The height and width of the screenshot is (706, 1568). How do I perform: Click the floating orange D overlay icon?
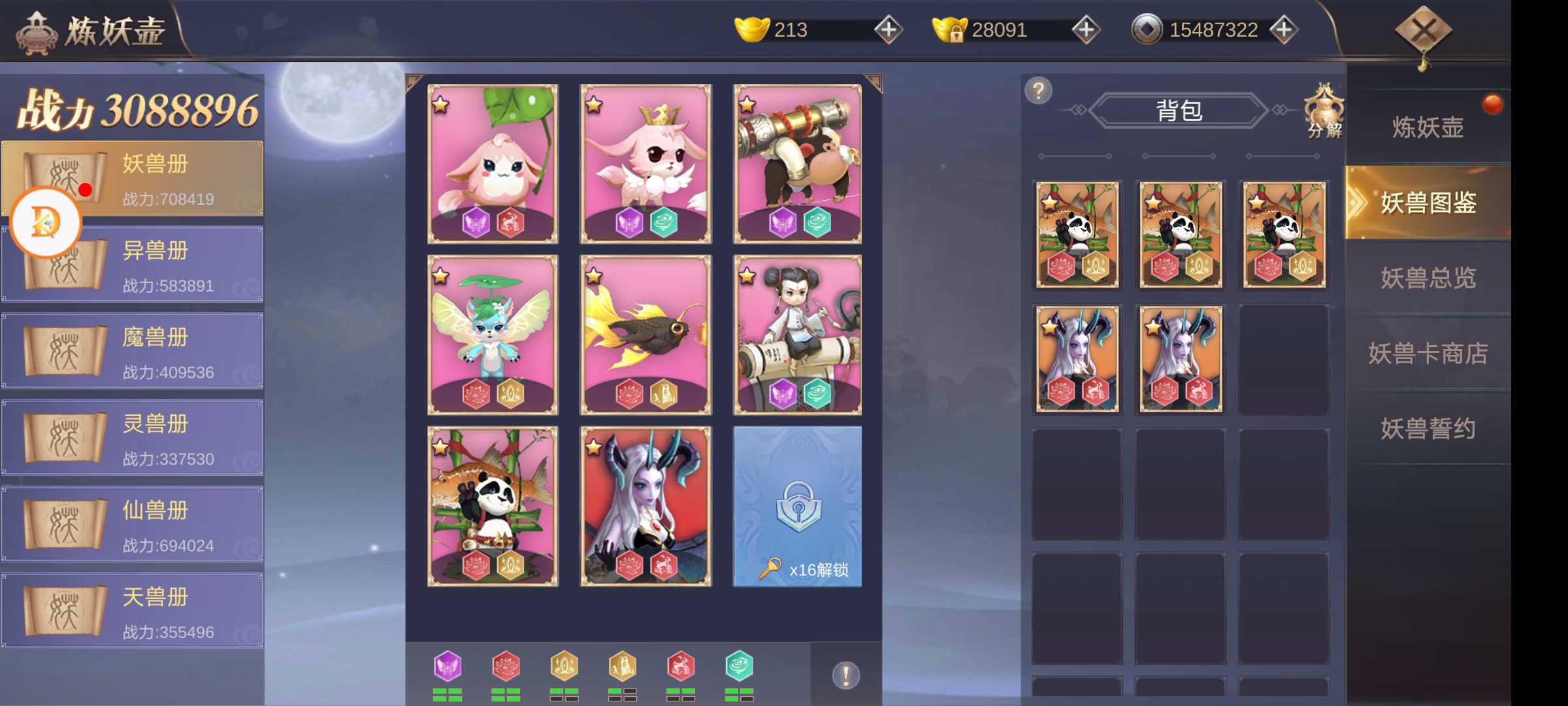46,222
